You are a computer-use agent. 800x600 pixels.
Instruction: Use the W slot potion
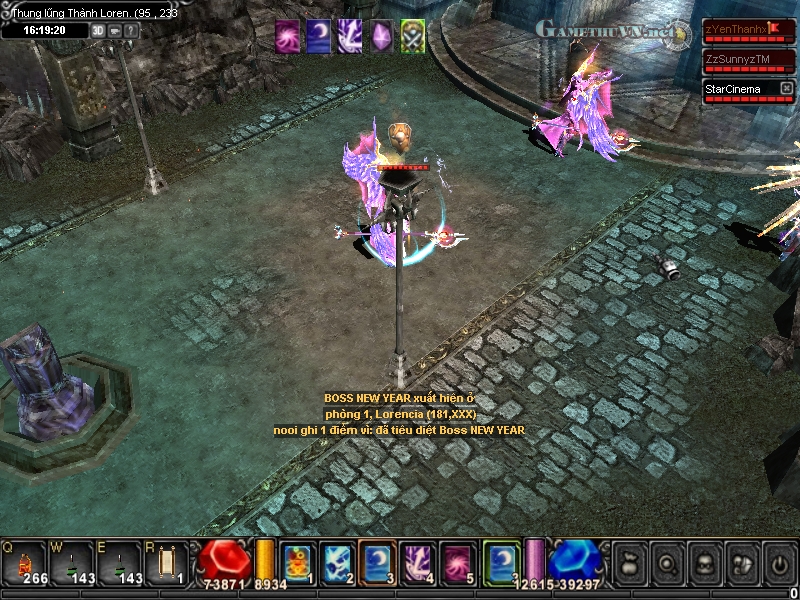click(69, 563)
